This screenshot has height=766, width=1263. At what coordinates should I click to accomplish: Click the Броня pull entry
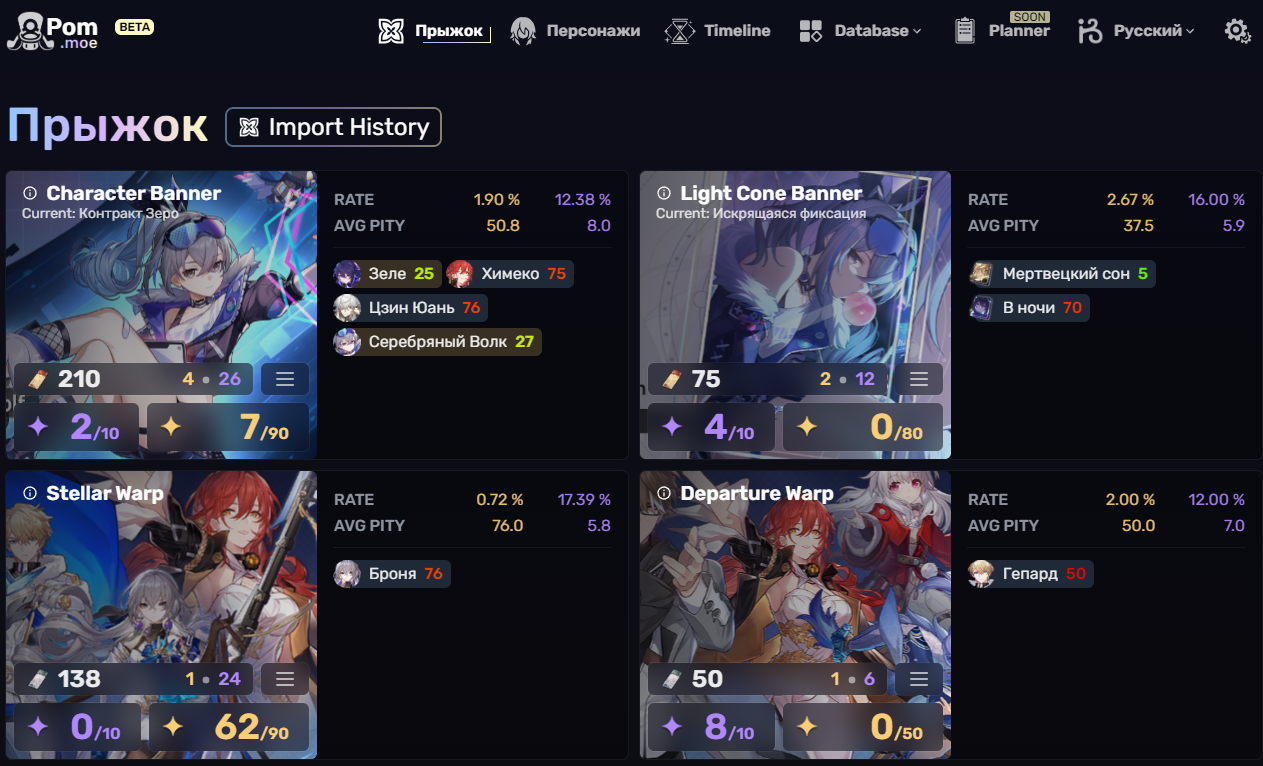point(392,574)
